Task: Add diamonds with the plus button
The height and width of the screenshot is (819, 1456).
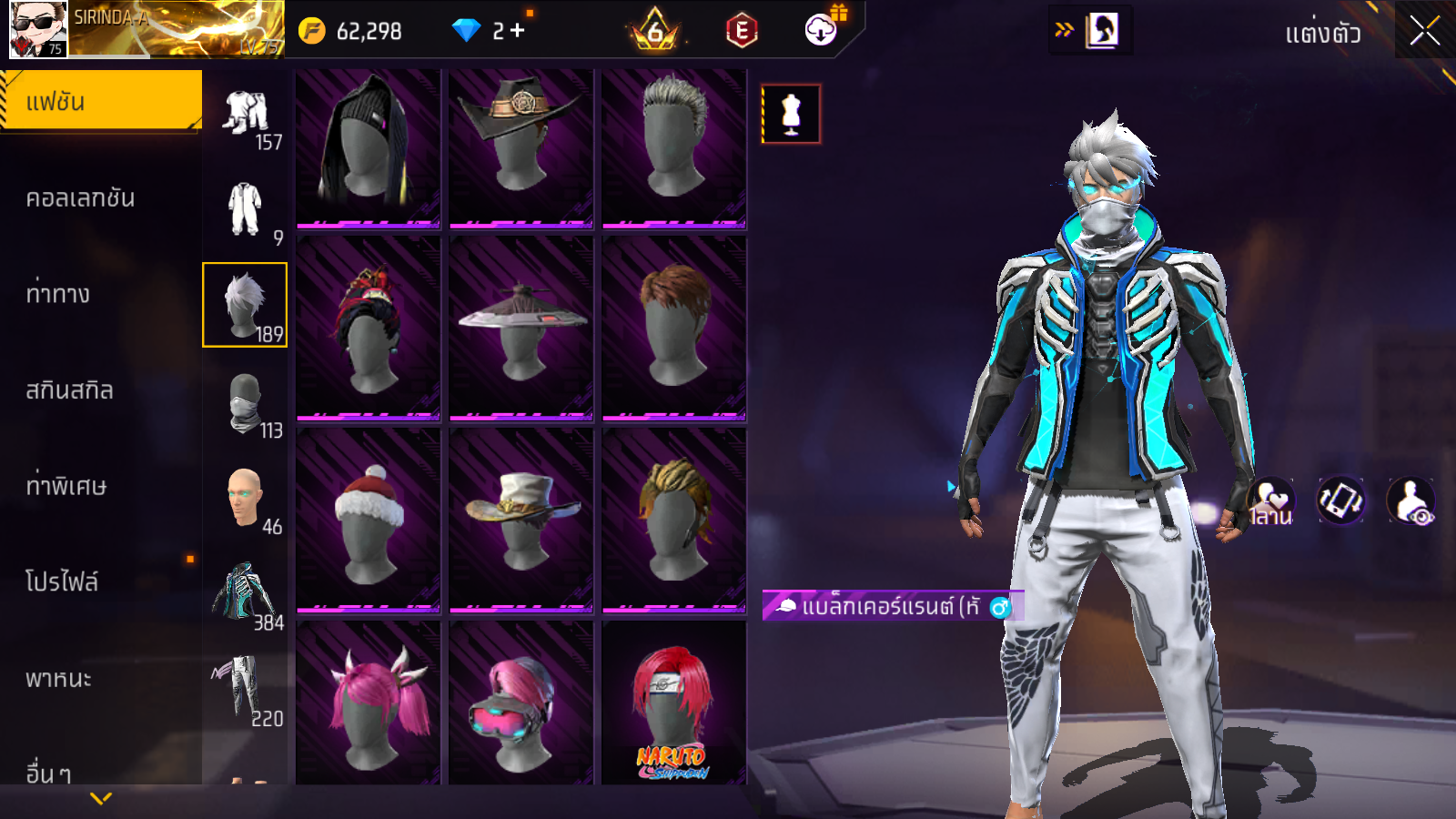Action: (x=518, y=31)
